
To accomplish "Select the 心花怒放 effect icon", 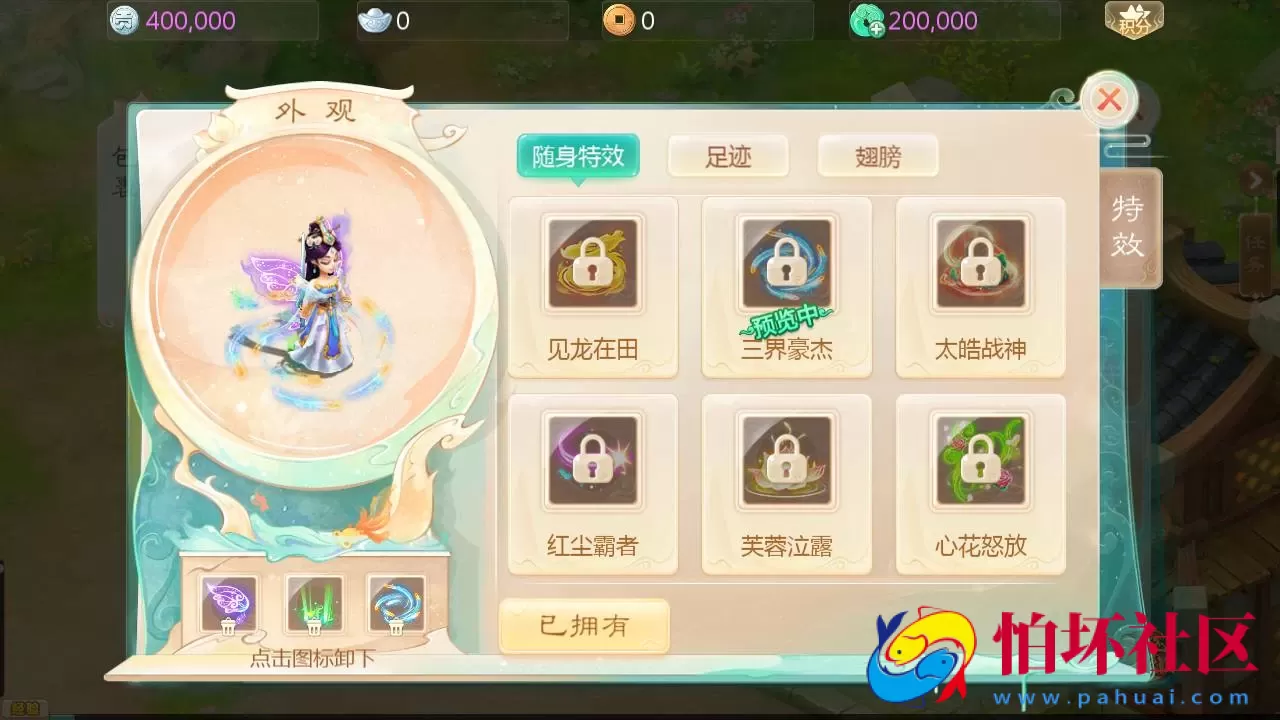I will pyautogui.click(x=980, y=461).
